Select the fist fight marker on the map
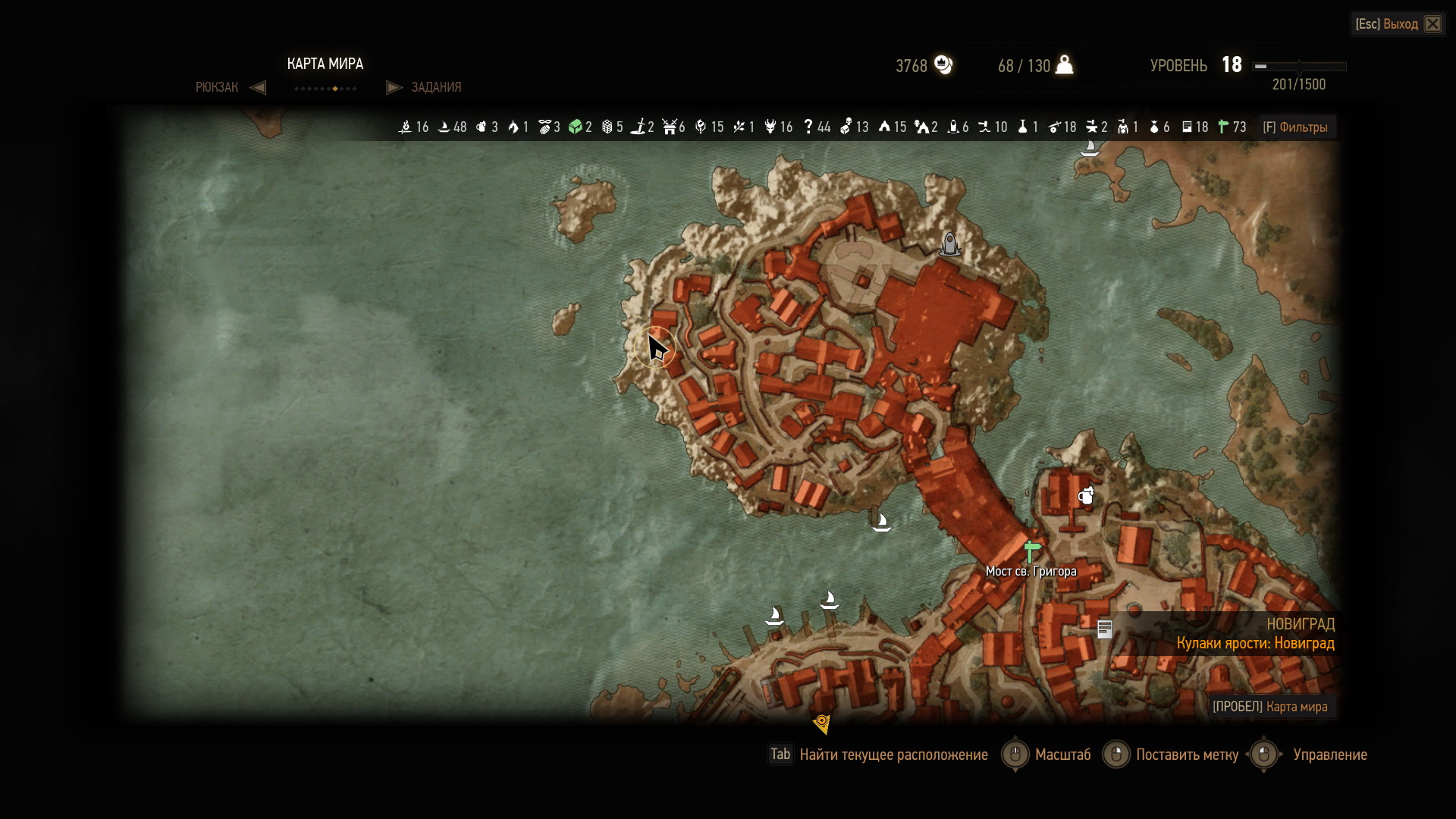 [x=1087, y=496]
